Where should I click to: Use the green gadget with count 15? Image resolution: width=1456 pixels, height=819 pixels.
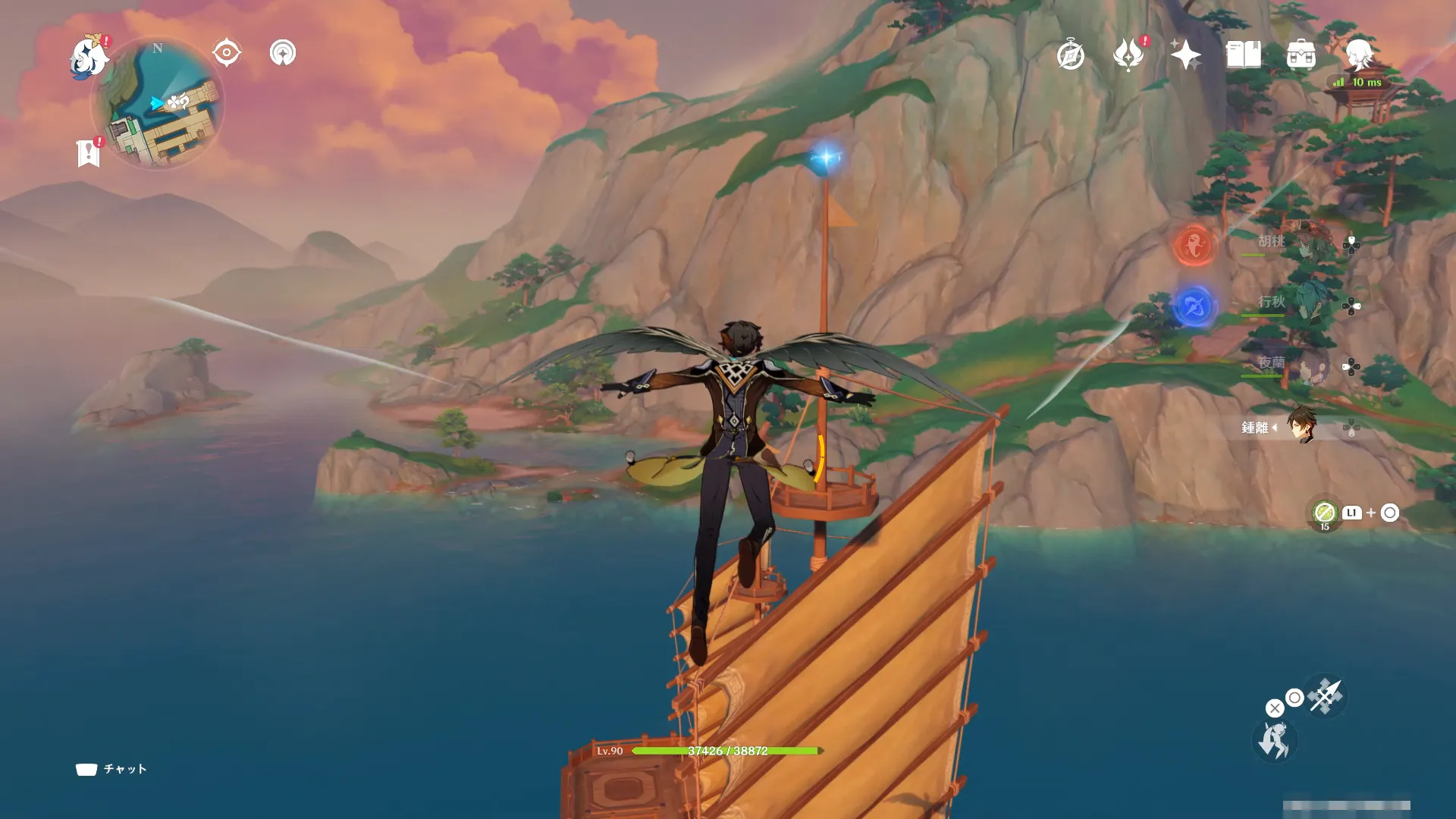pos(1324,513)
